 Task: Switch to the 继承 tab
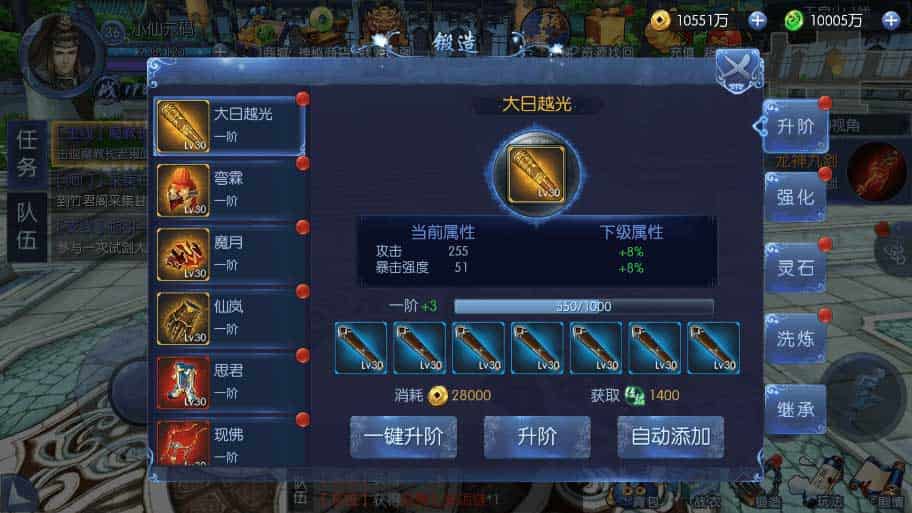pyautogui.click(x=795, y=409)
